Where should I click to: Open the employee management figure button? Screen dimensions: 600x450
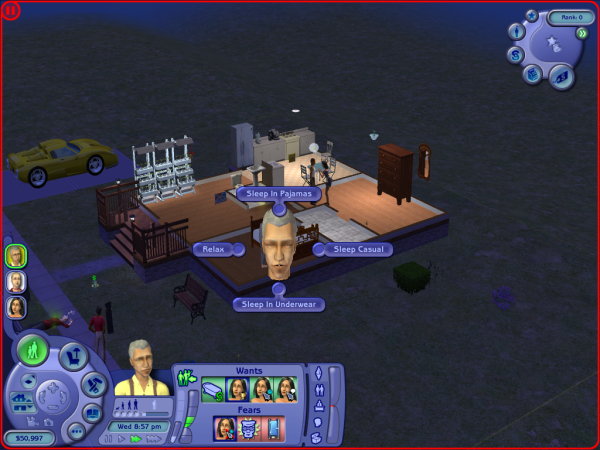[517, 31]
